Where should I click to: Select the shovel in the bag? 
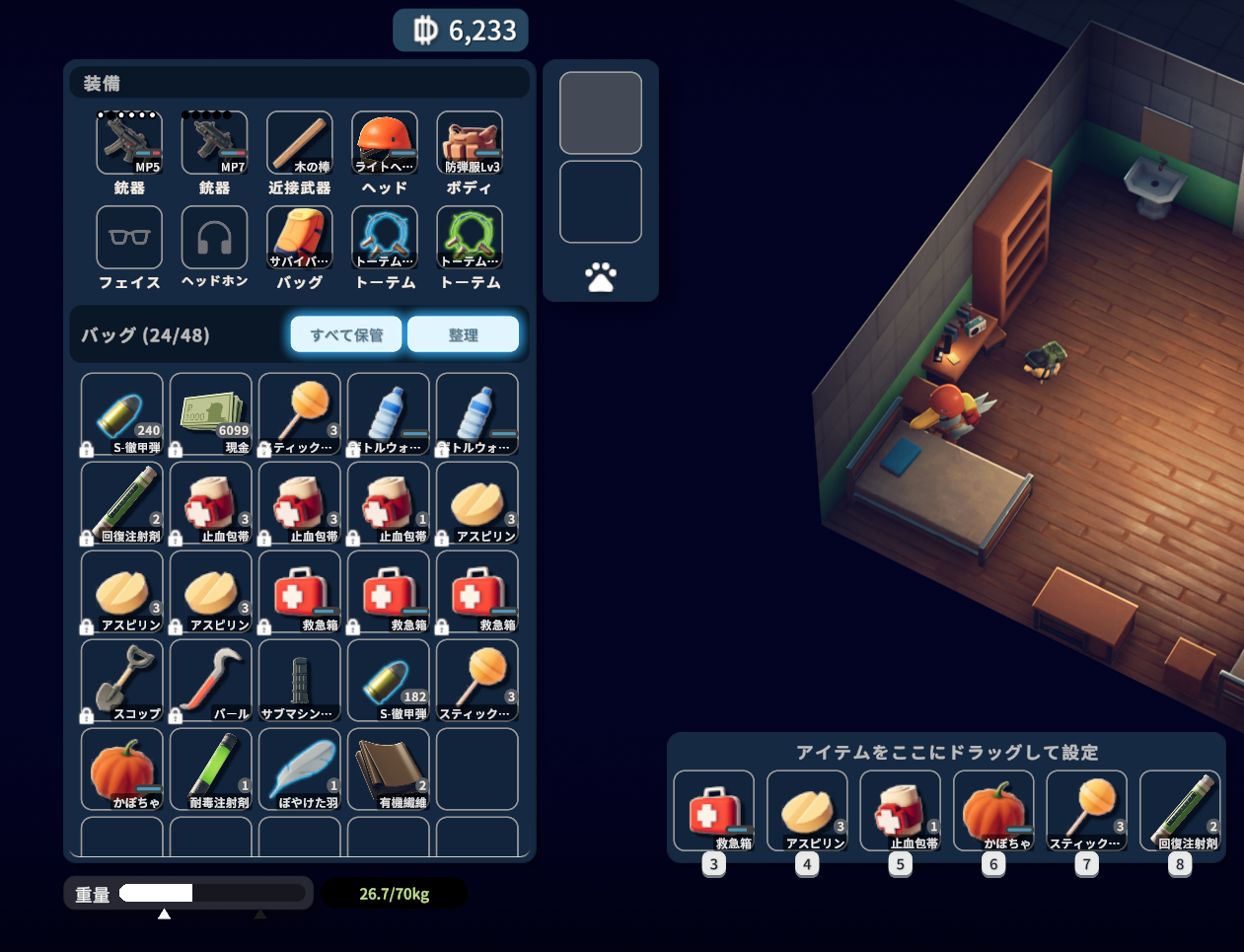(x=122, y=681)
